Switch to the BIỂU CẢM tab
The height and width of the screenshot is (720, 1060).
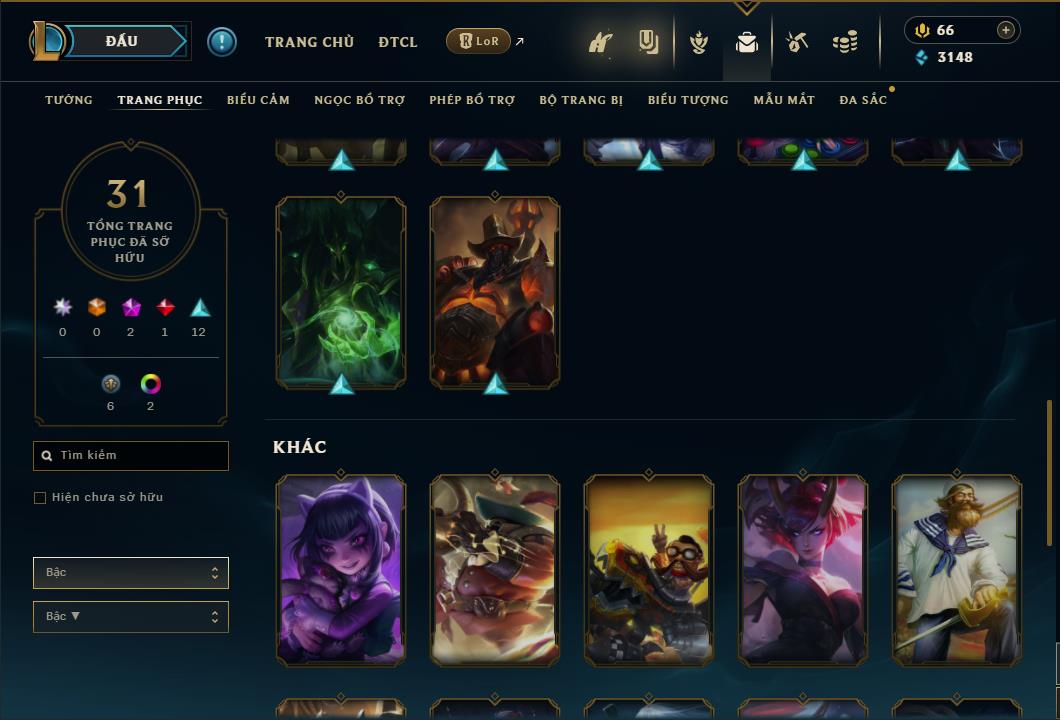pos(258,100)
